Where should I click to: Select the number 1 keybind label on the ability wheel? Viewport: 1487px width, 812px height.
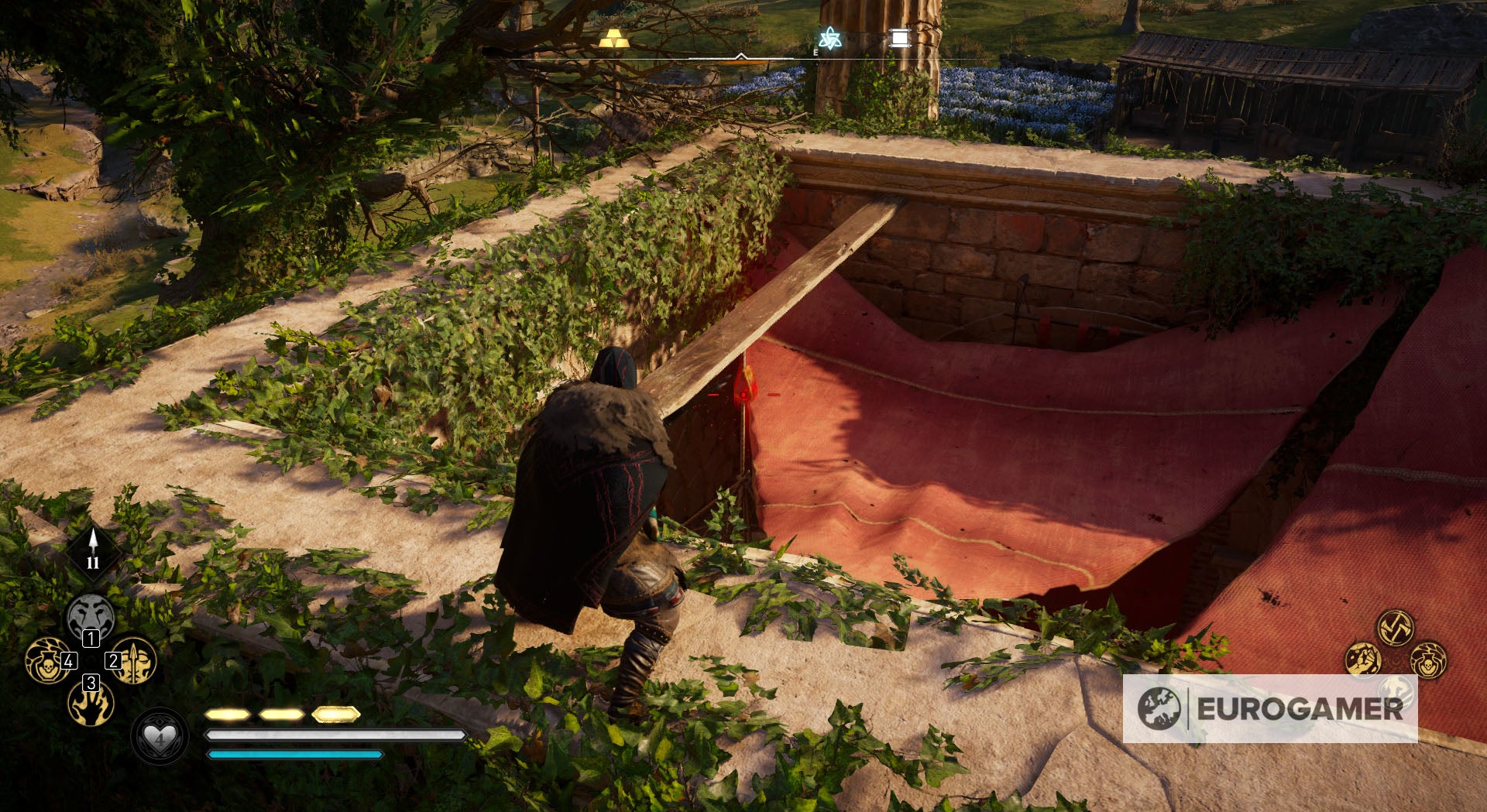[91, 639]
